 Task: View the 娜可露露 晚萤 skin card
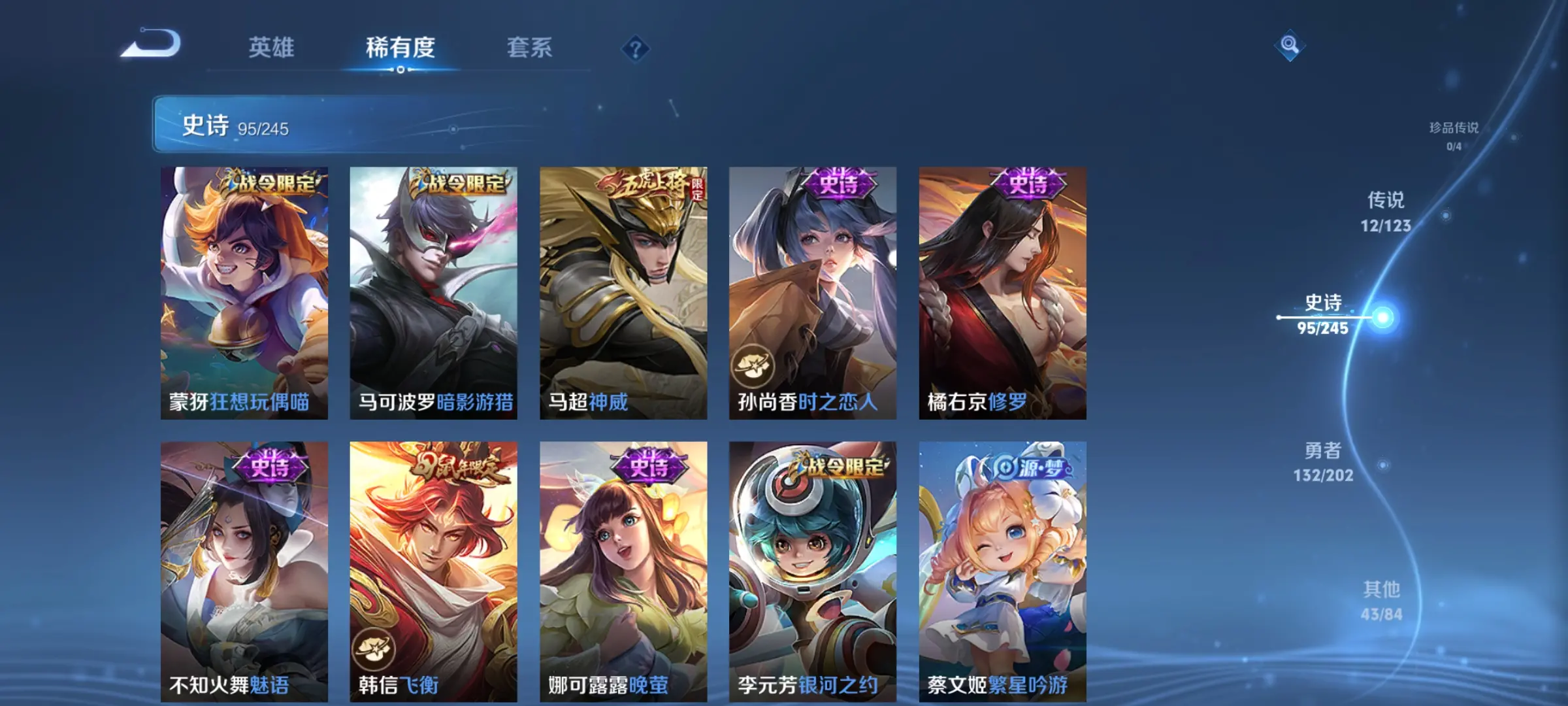click(x=623, y=571)
